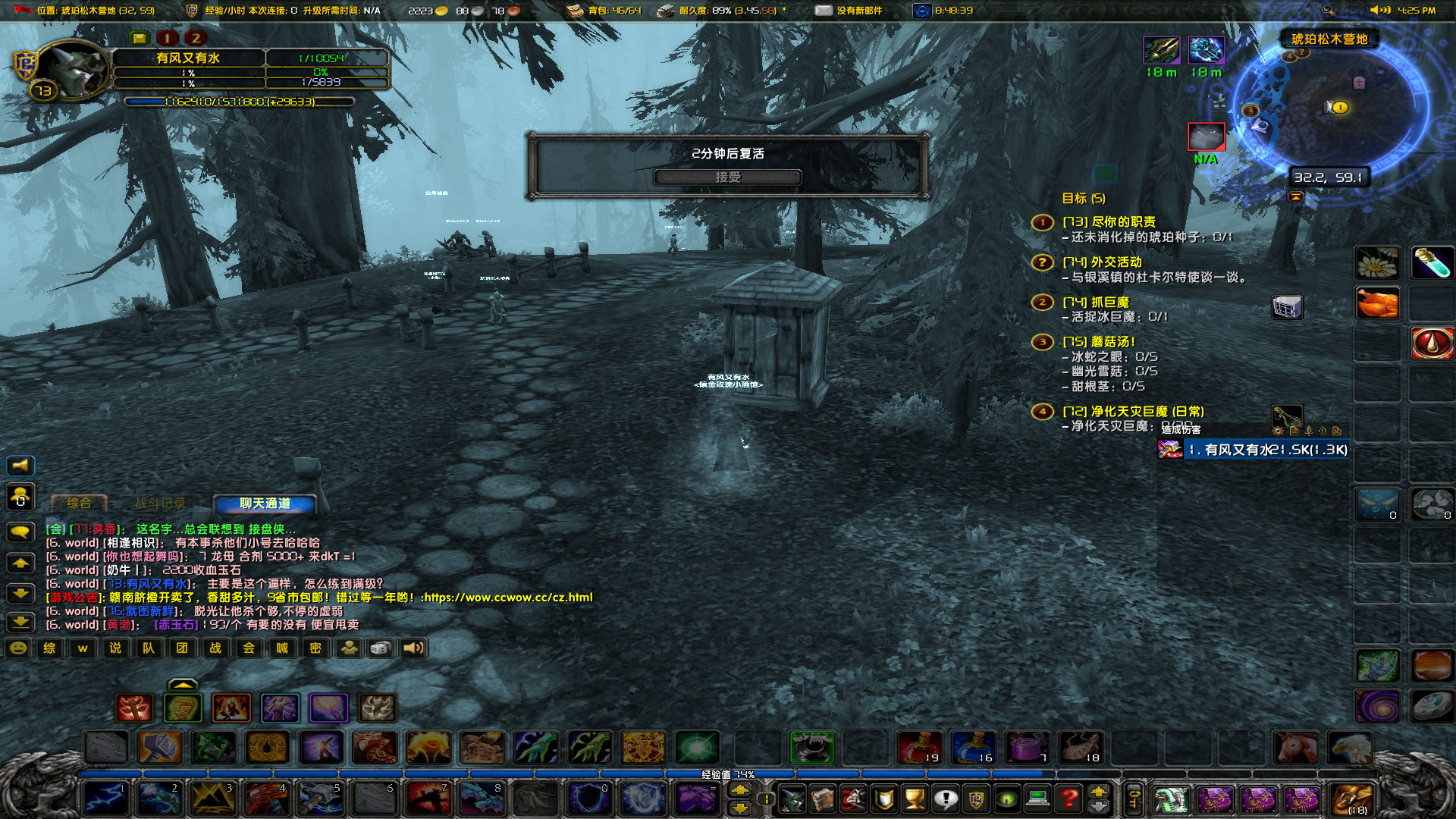This screenshot has width=1456, height=819.
Task: Open the system menu computer icon
Action: pos(1037,799)
